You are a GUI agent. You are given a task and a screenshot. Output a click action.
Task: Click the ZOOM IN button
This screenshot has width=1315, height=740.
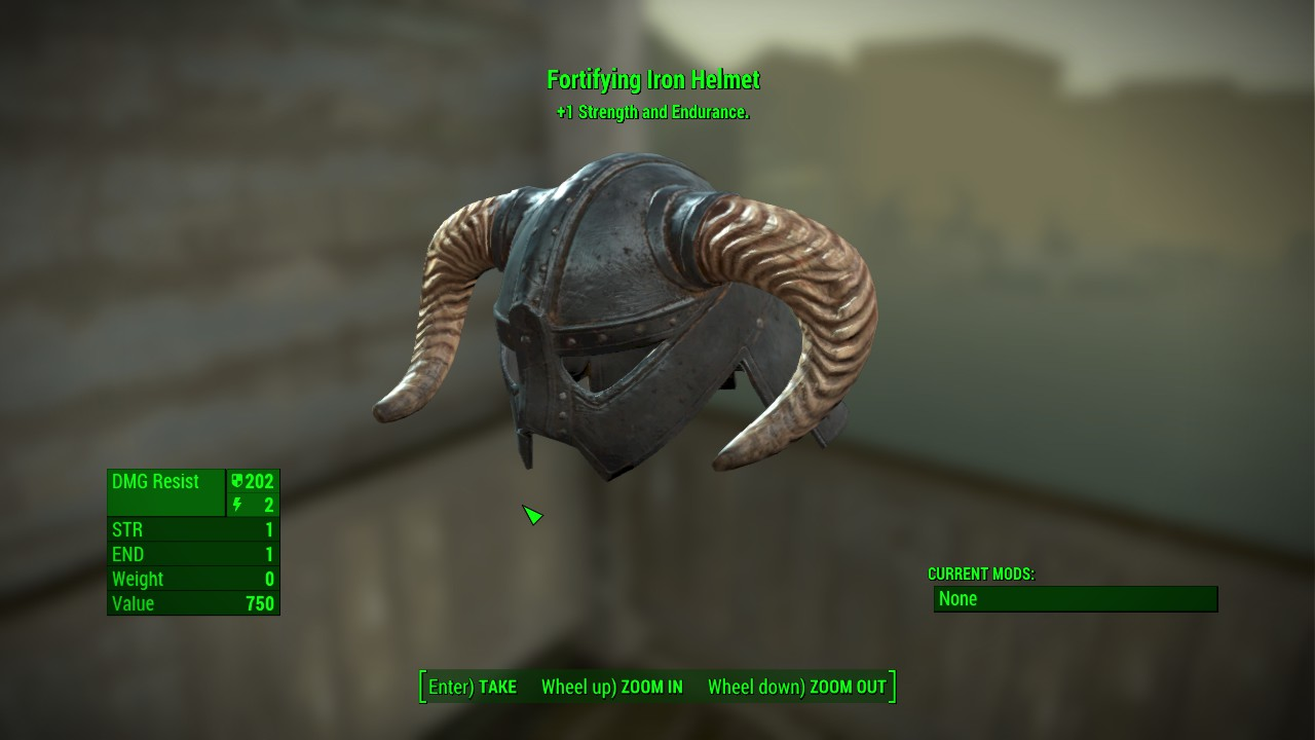(x=612, y=687)
